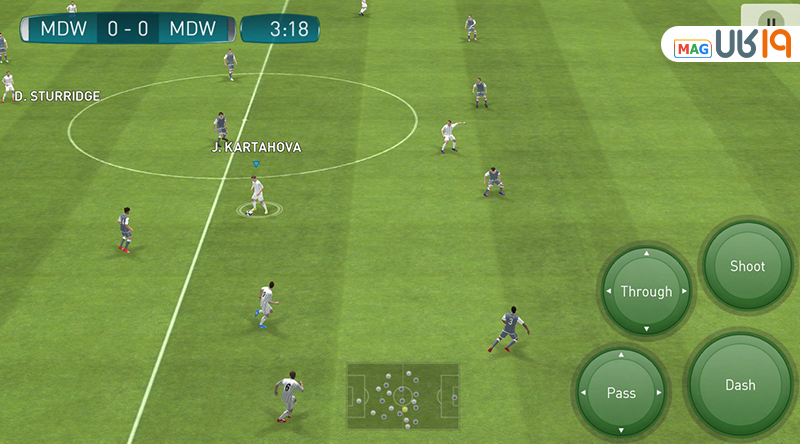Tap the Through pass button
Screen dimensions: 800x444
[646, 292]
